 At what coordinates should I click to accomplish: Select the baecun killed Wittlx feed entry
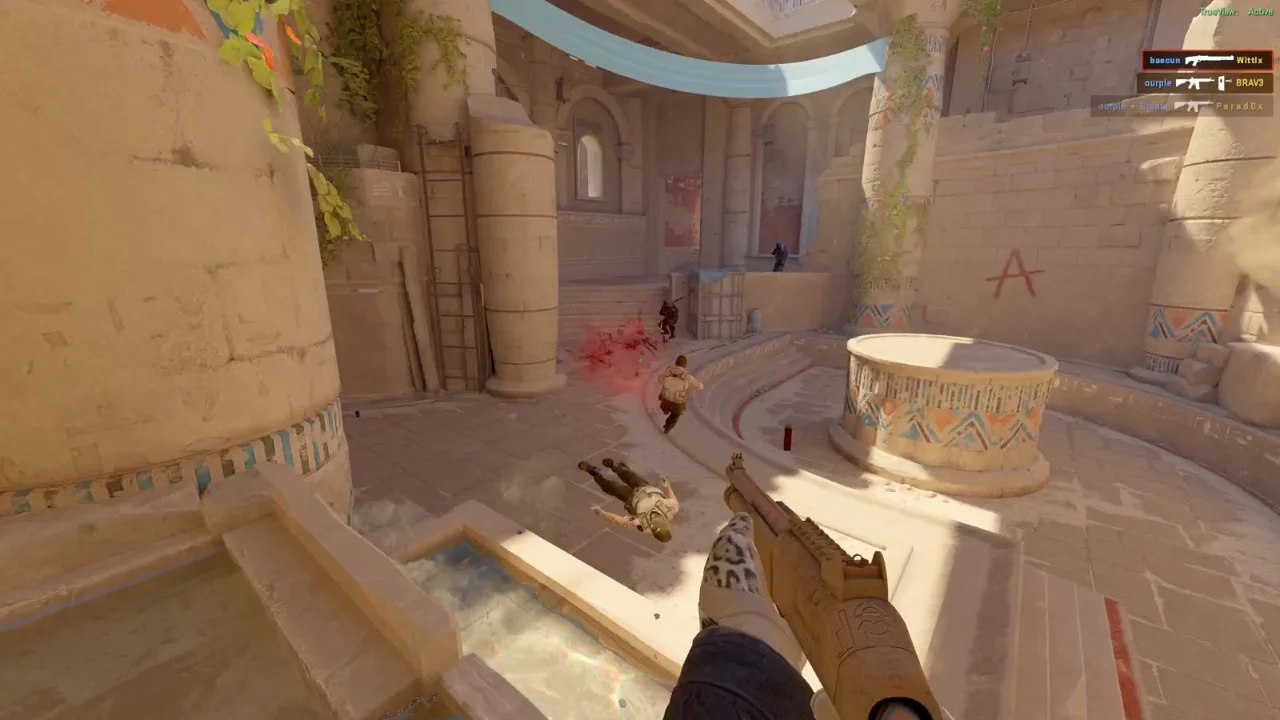1207,60
